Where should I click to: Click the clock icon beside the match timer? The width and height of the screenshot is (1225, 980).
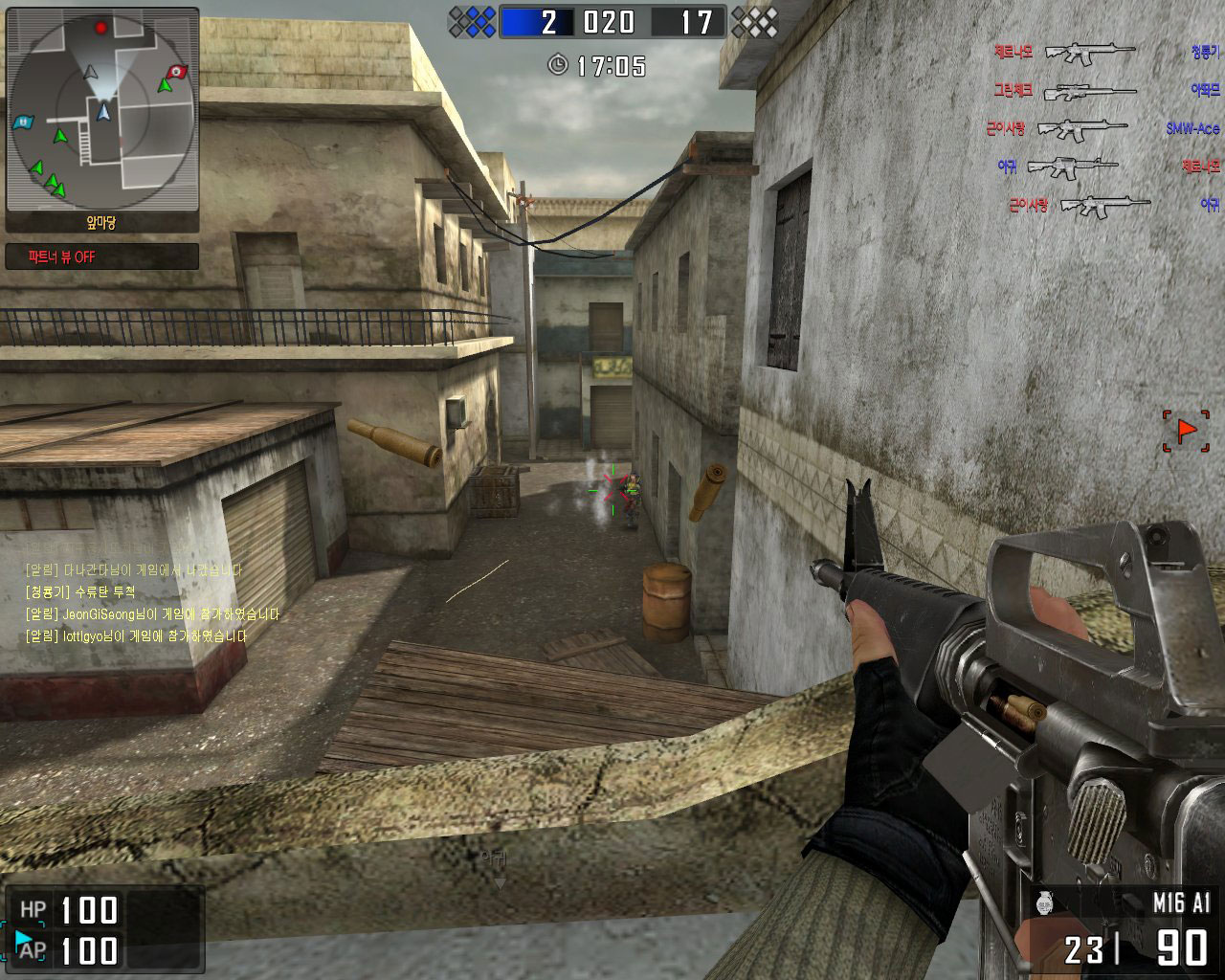pos(557,65)
